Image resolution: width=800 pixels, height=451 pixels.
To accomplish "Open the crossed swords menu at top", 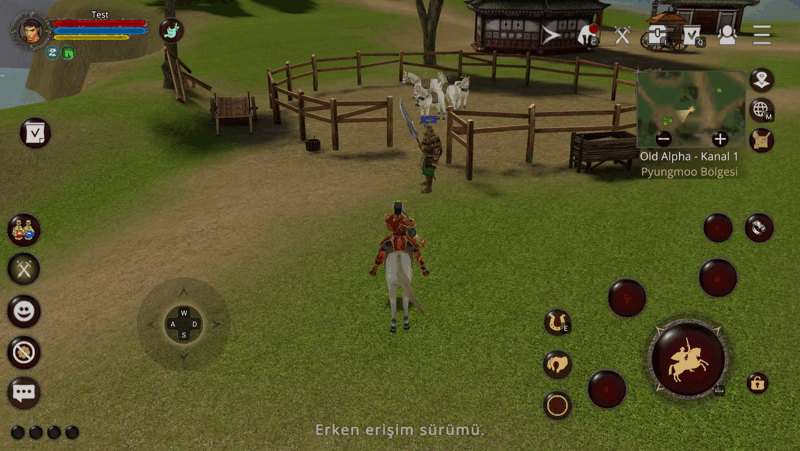I will tap(622, 35).
